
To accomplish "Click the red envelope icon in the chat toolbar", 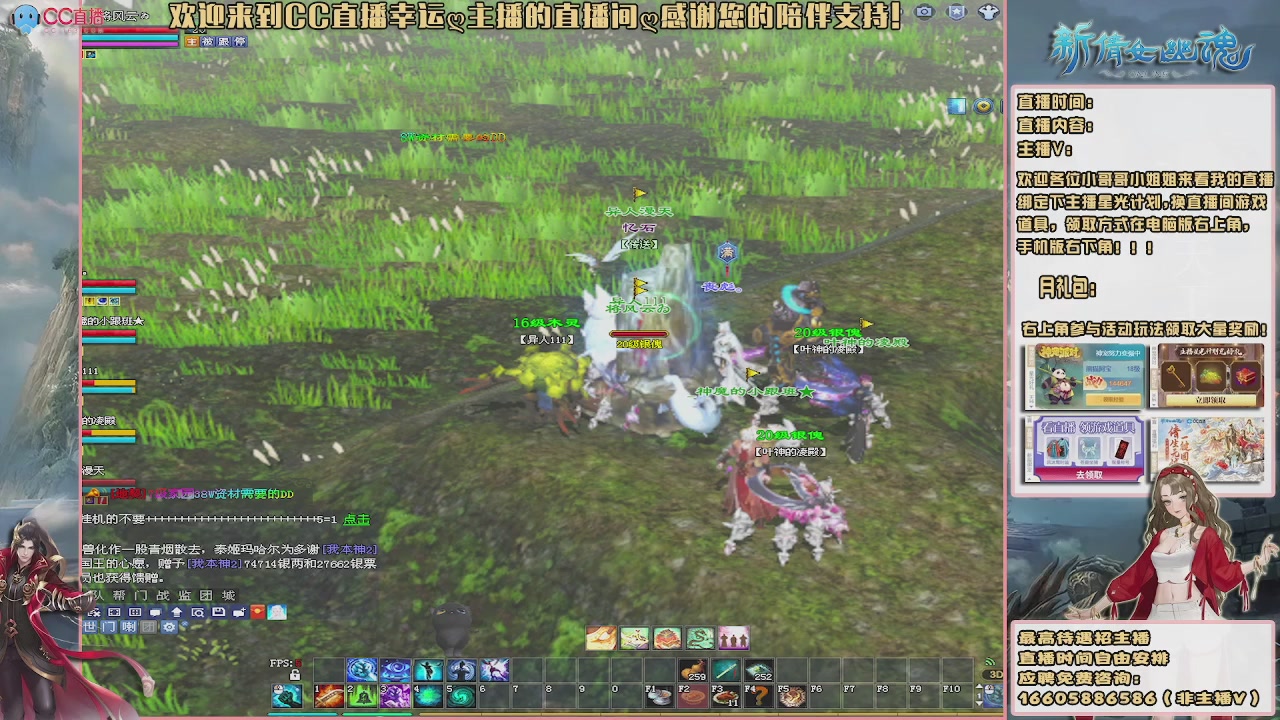I will [258, 612].
